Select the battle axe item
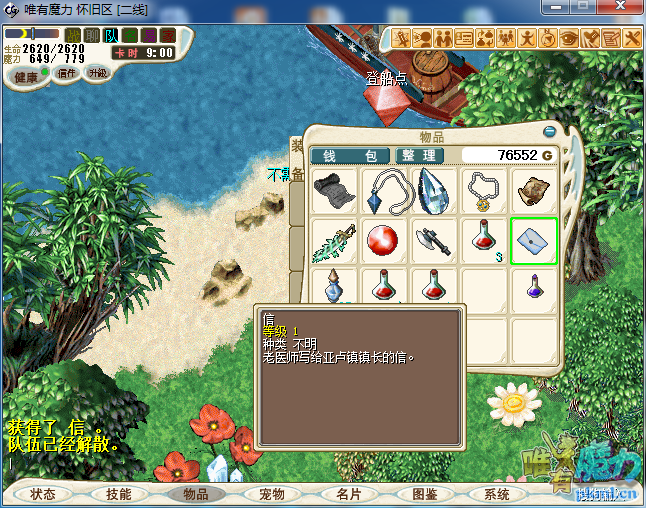The height and width of the screenshot is (508, 646). coord(434,241)
